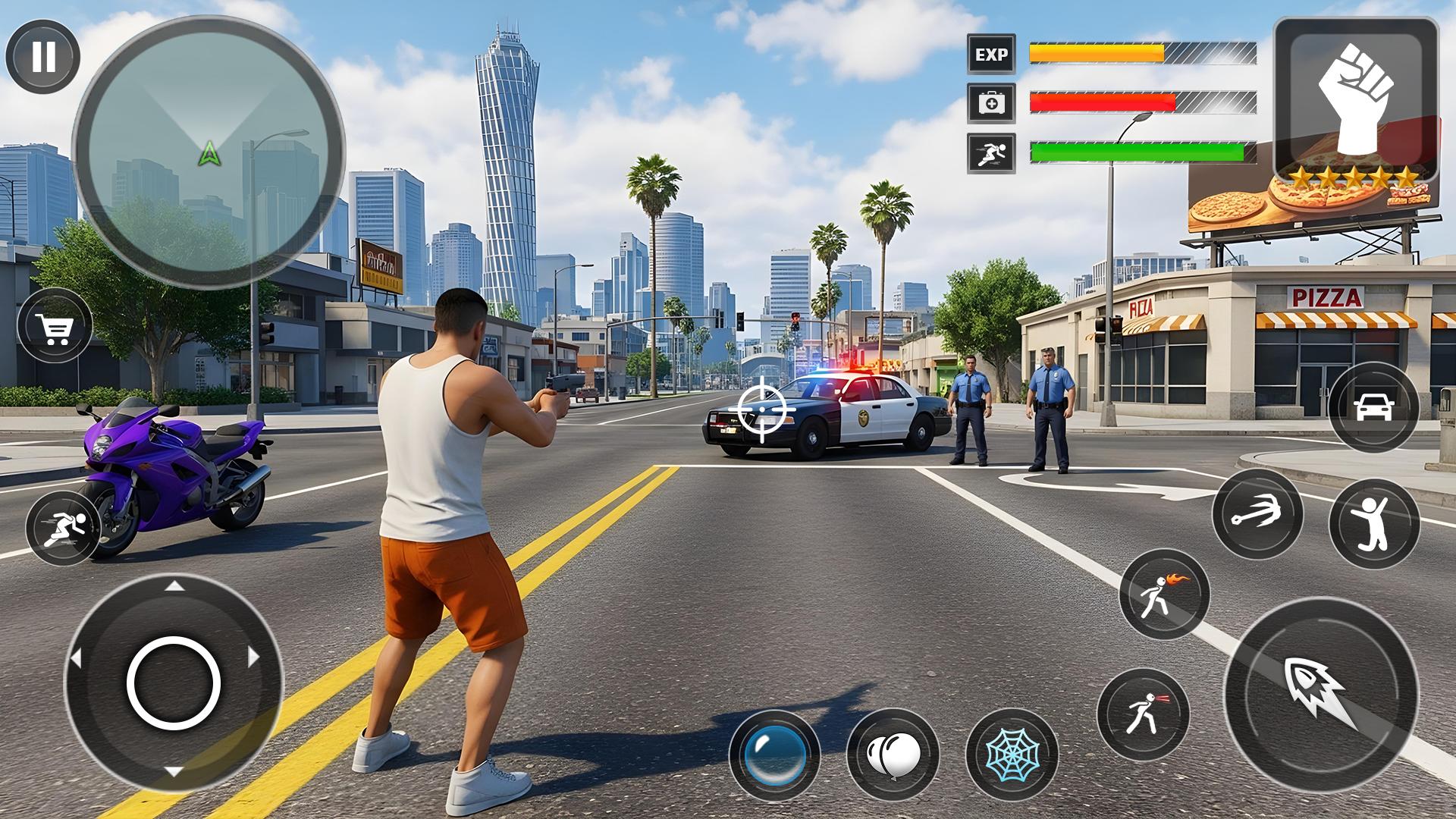The image size is (1456, 819).
Task: Tap the virtual movement joystick
Action: click(x=174, y=682)
